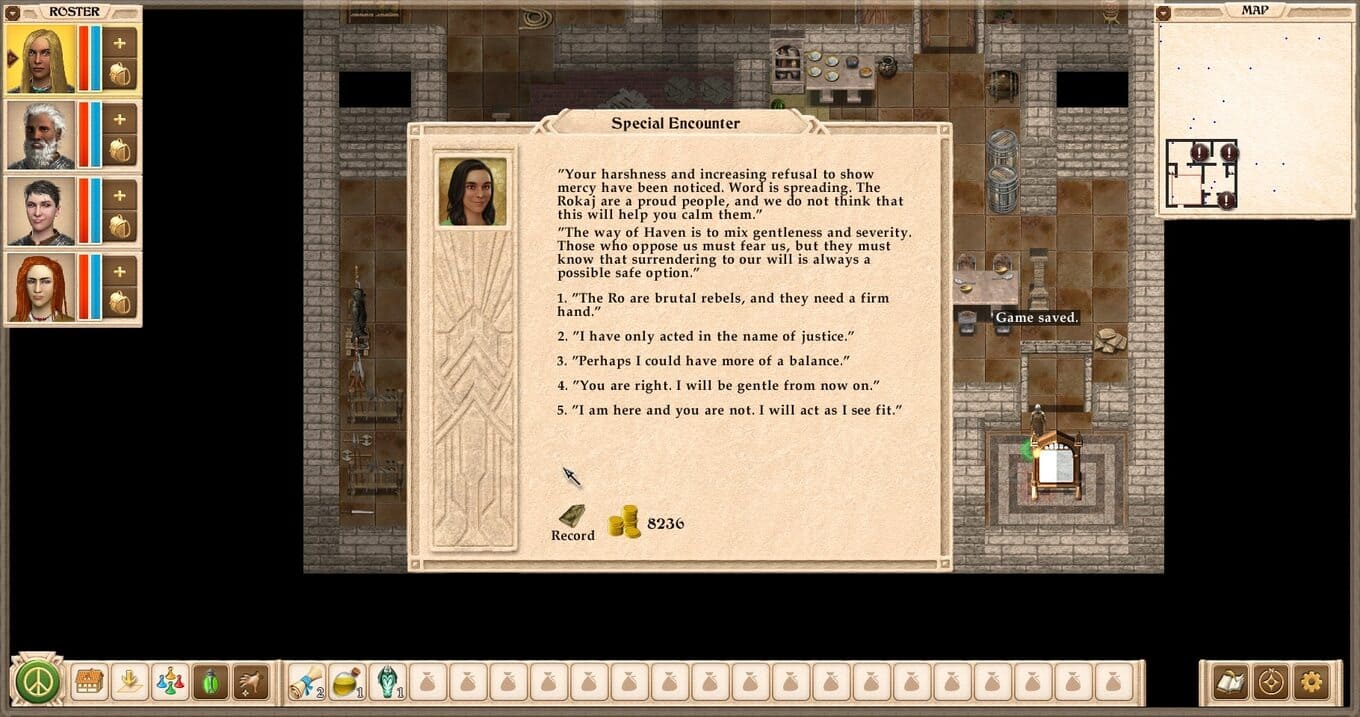The height and width of the screenshot is (717, 1360).
Task: Select the white-bearded man's portrait
Action: pos(42,135)
